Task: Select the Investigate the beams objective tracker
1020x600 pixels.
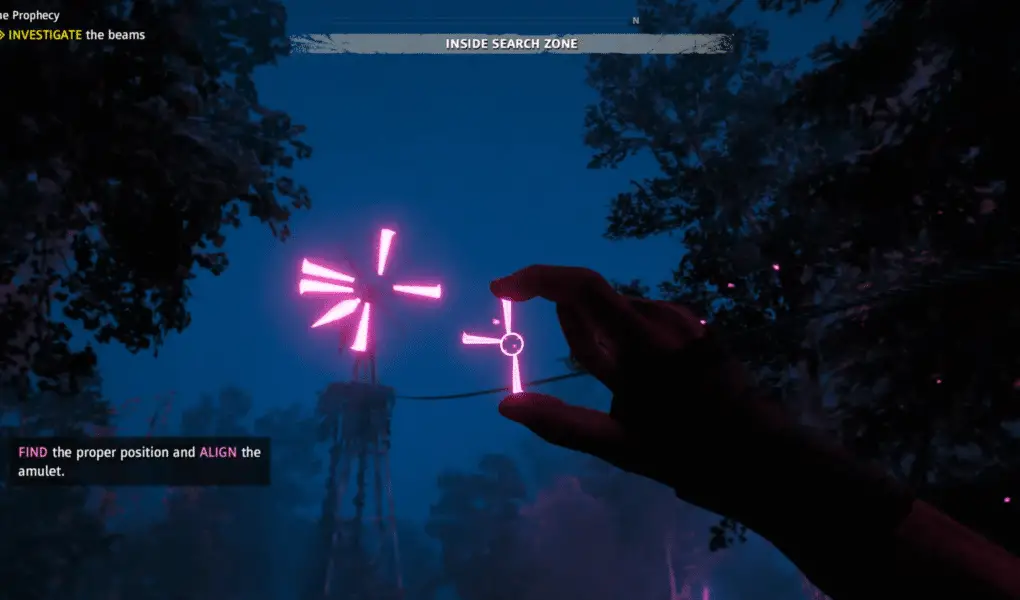Action: click(76, 35)
